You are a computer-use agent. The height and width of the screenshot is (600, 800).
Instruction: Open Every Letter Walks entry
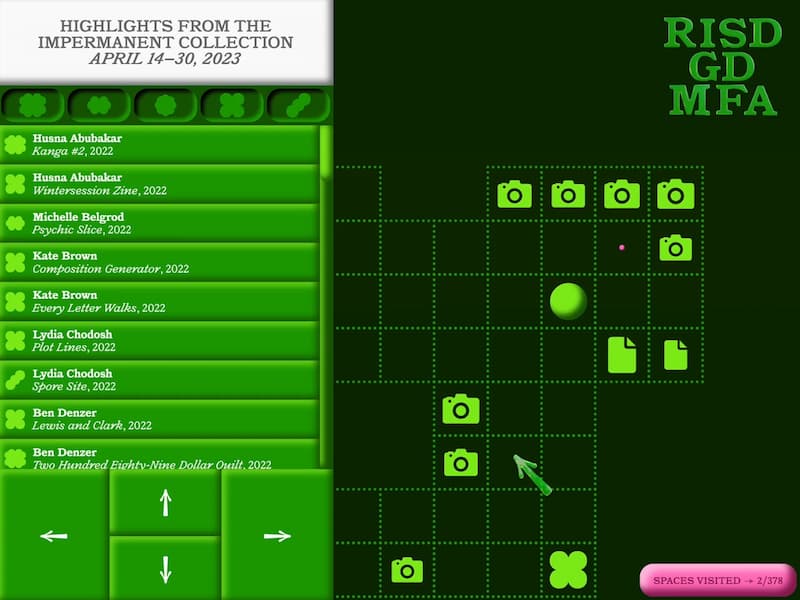coord(160,301)
